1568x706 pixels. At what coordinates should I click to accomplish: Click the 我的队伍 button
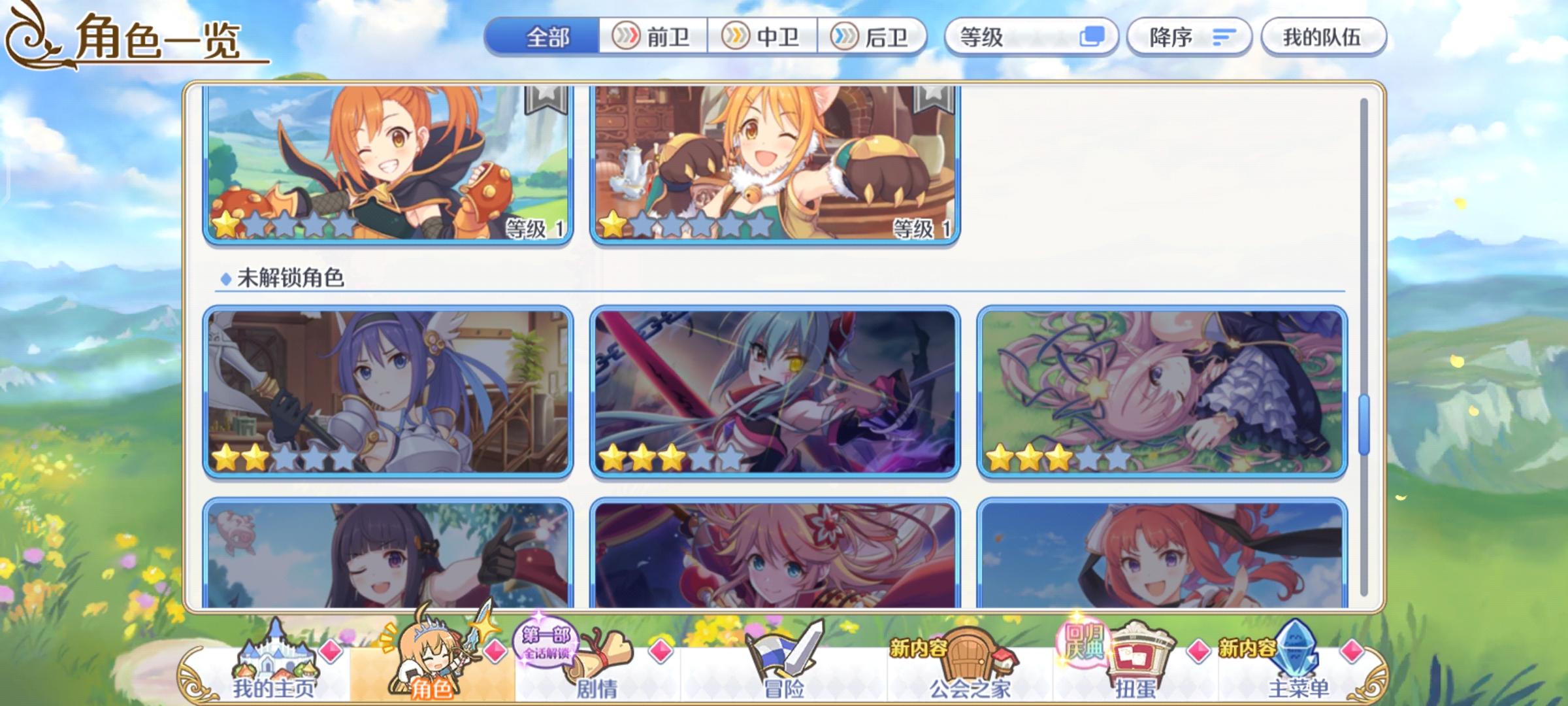[1324, 37]
